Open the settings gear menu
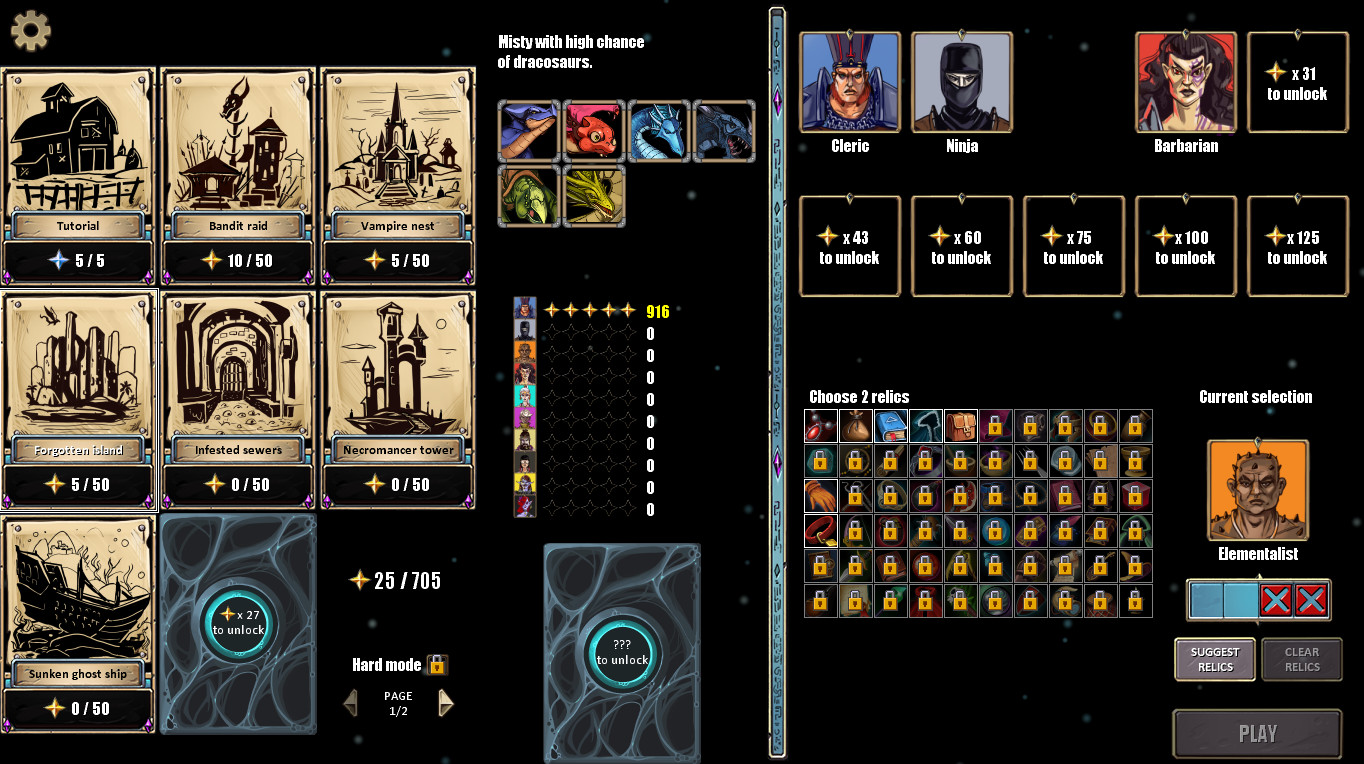This screenshot has width=1364, height=764. [x=30, y=30]
